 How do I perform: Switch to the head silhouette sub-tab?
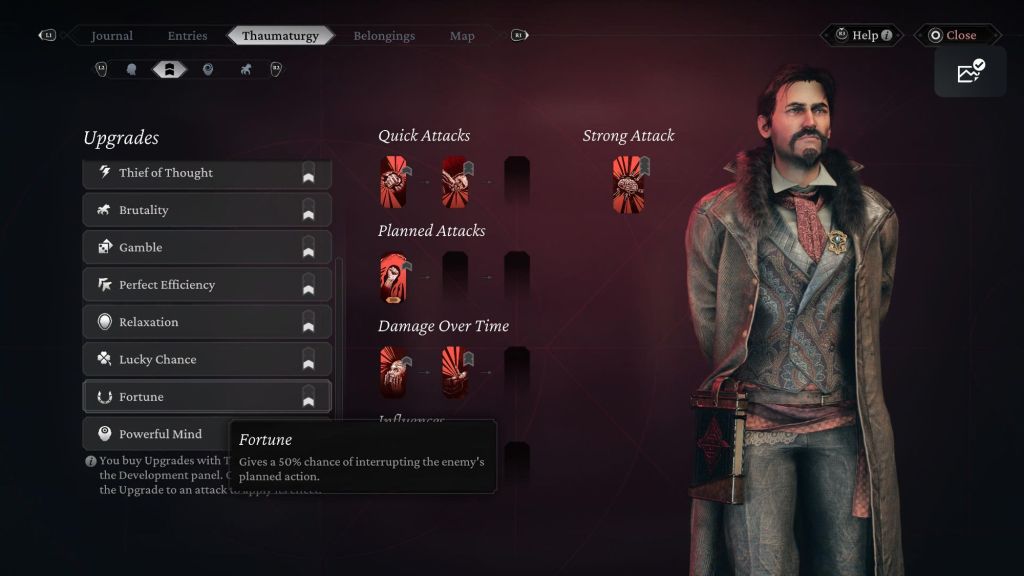coord(131,69)
